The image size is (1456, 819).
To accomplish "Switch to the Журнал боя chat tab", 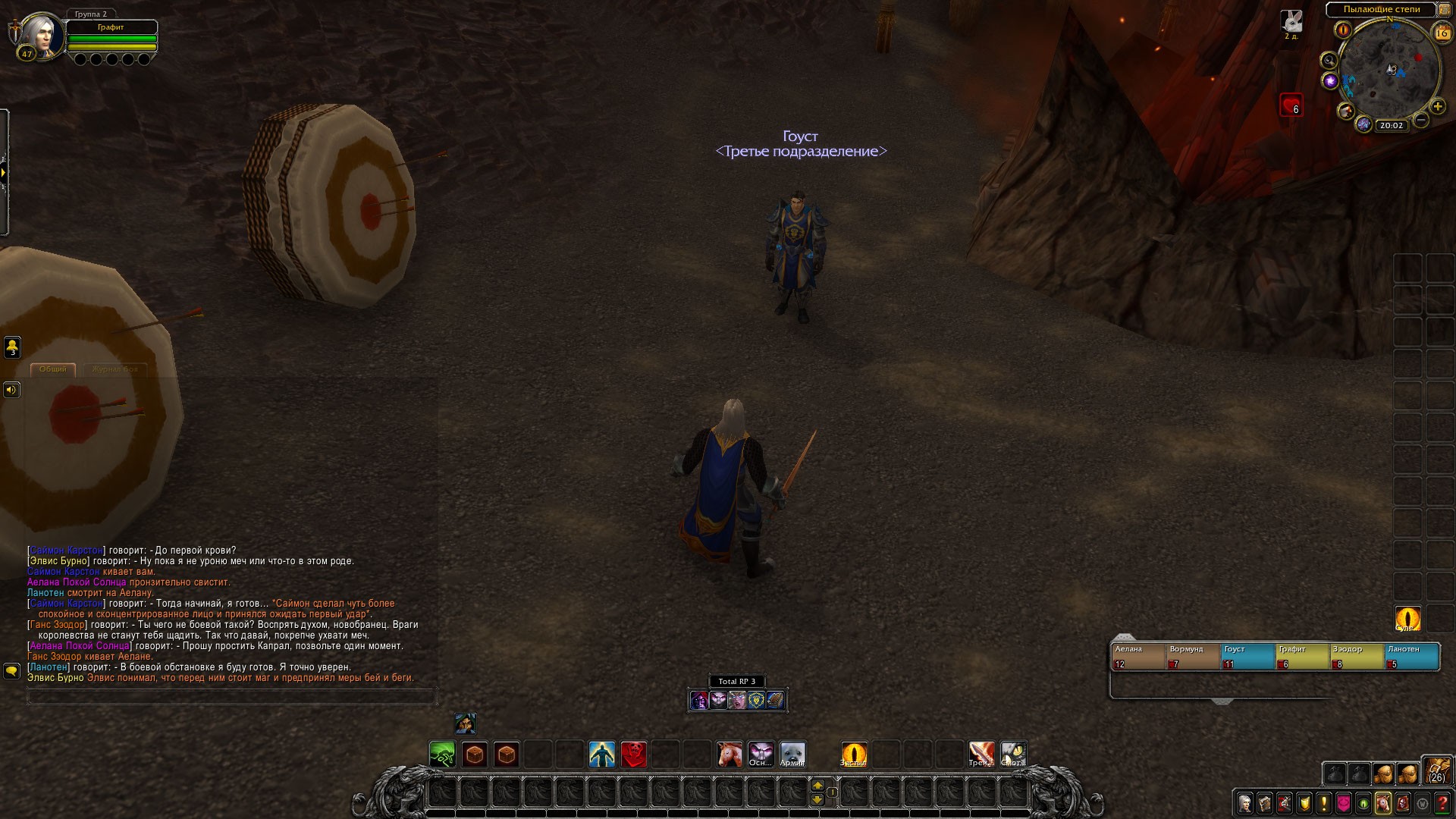I will [x=115, y=369].
